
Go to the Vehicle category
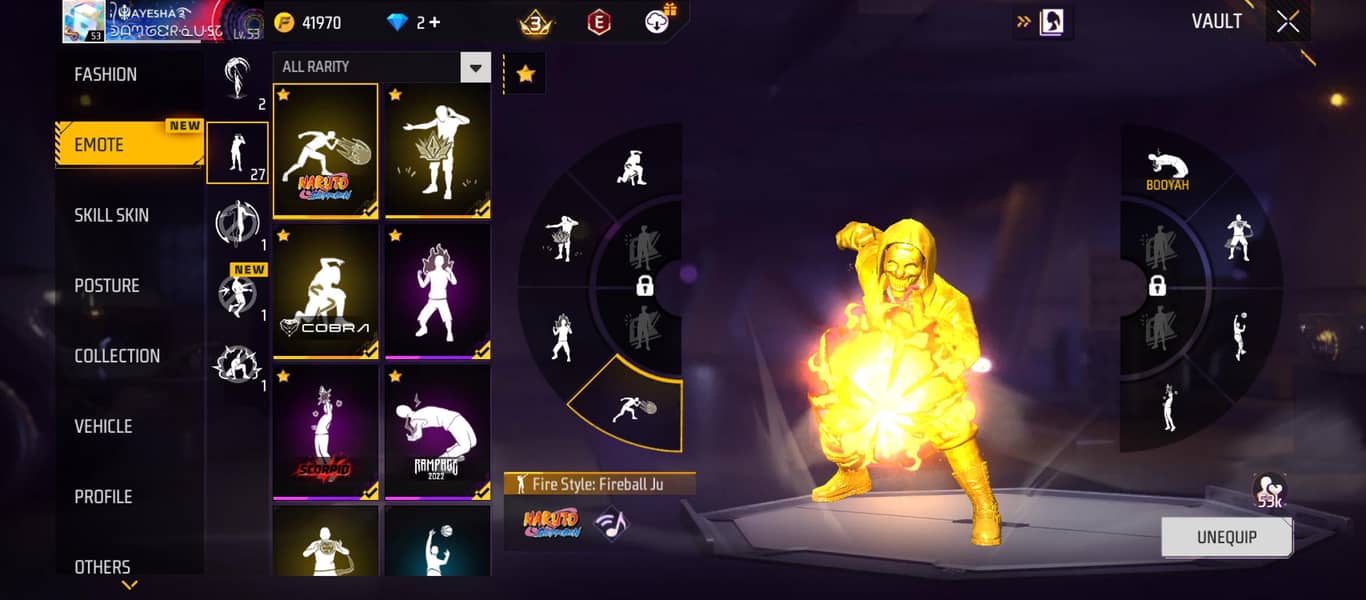(103, 426)
